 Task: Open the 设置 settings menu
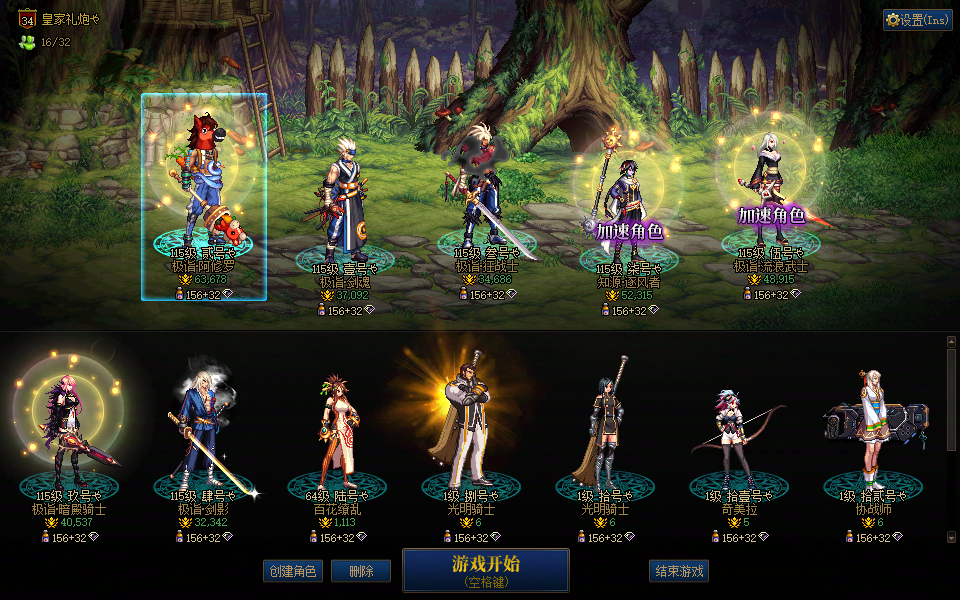[x=917, y=20]
